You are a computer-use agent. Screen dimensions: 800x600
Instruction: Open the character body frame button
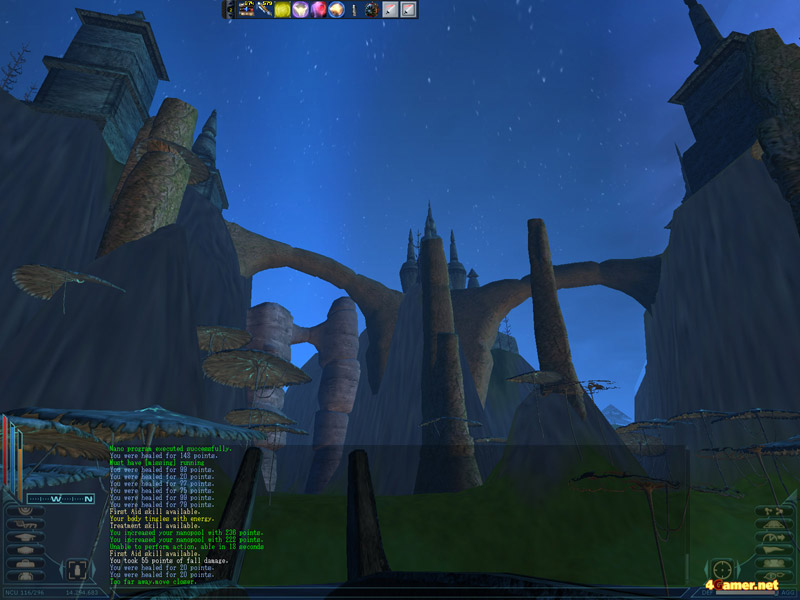pos(77,570)
